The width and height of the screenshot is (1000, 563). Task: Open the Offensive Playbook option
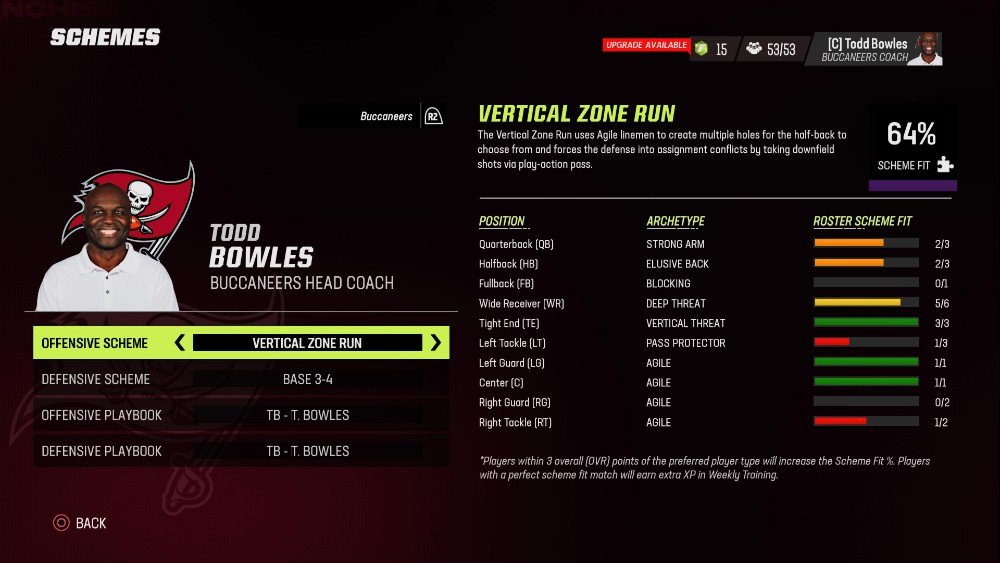coord(240,415)
